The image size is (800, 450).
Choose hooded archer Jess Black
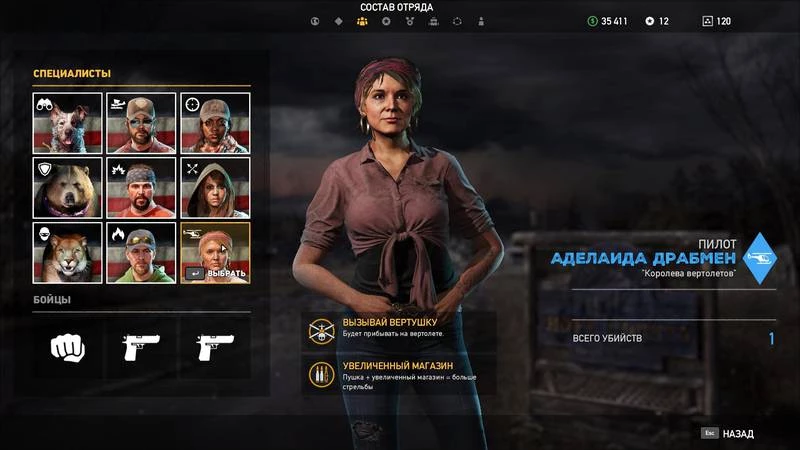tap(214, 186)
